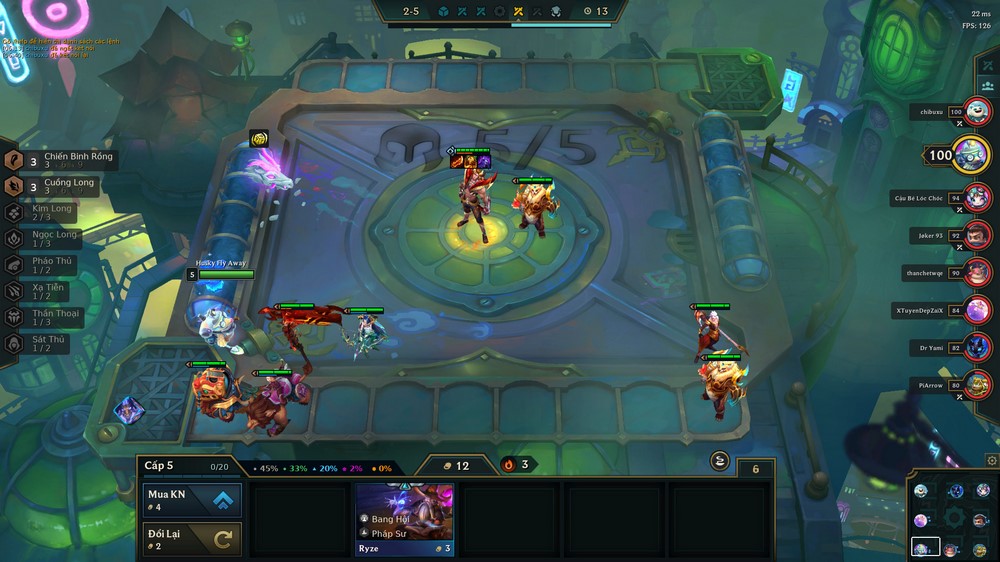Select the Cuồng Long trait
The image size is (1000, 562).
click(60, 186)
